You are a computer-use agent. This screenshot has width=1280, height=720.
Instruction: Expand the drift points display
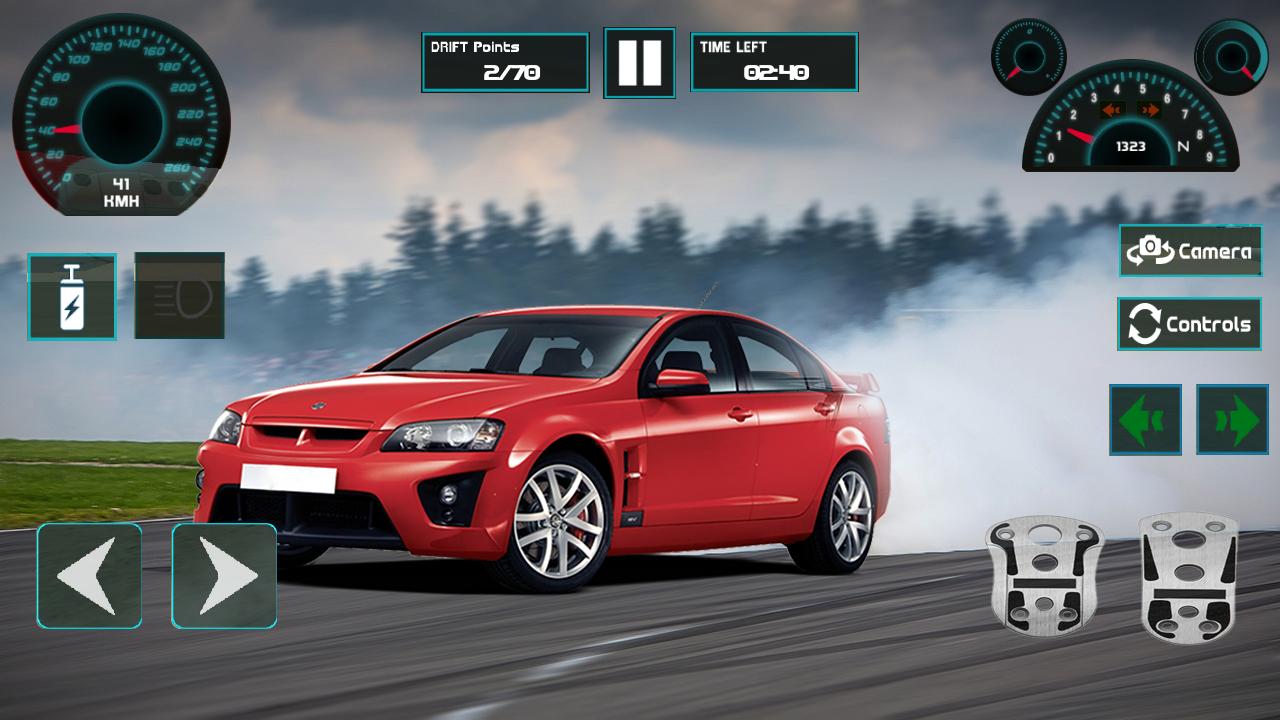[x=505, y=61]
